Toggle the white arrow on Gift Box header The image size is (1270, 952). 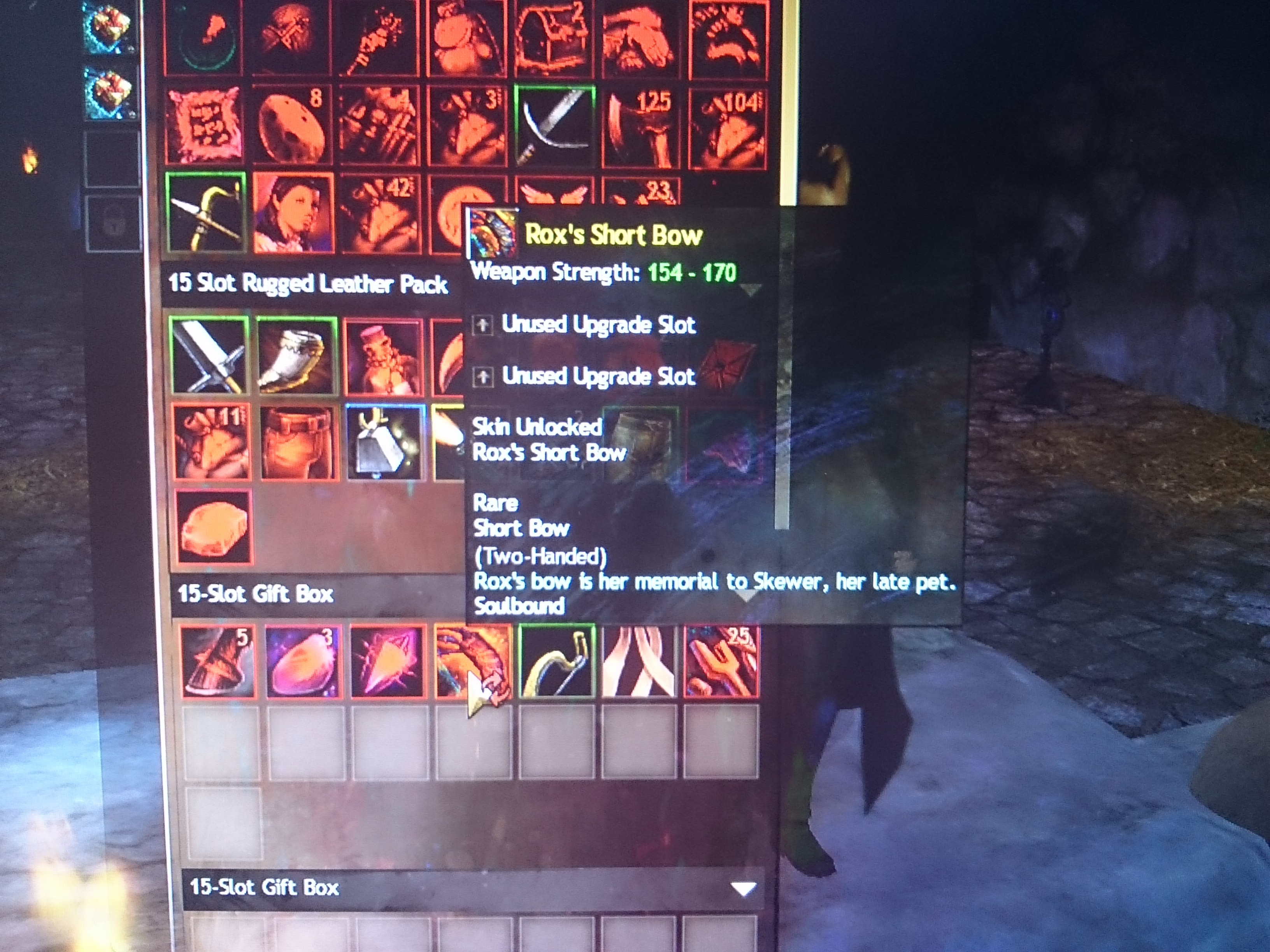[743, 889]
